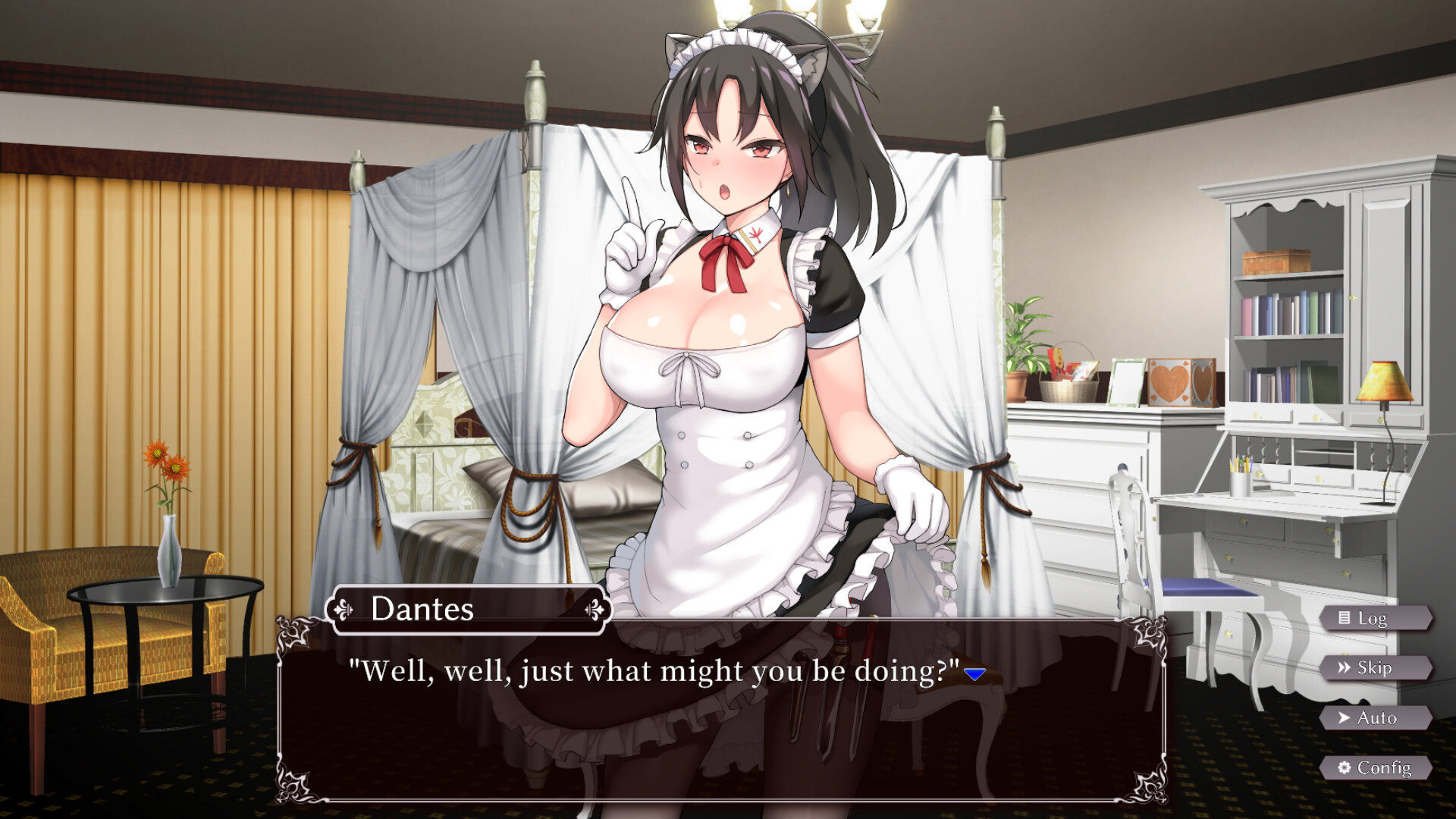Screen dimensions: 1456x819
Task: Click the Config label text
Action: [1384, 767]
